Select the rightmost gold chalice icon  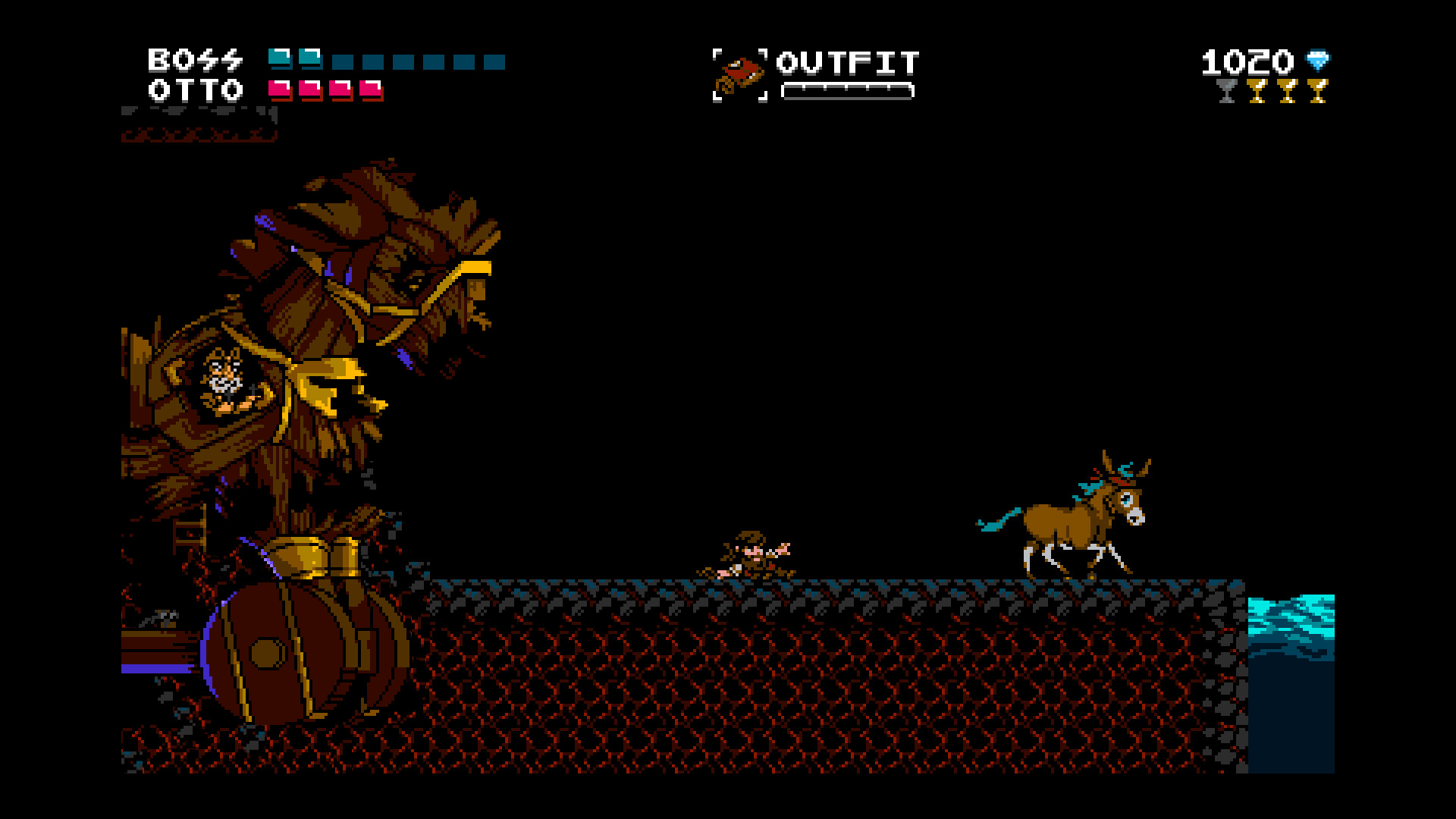[x=1318, y=92]
